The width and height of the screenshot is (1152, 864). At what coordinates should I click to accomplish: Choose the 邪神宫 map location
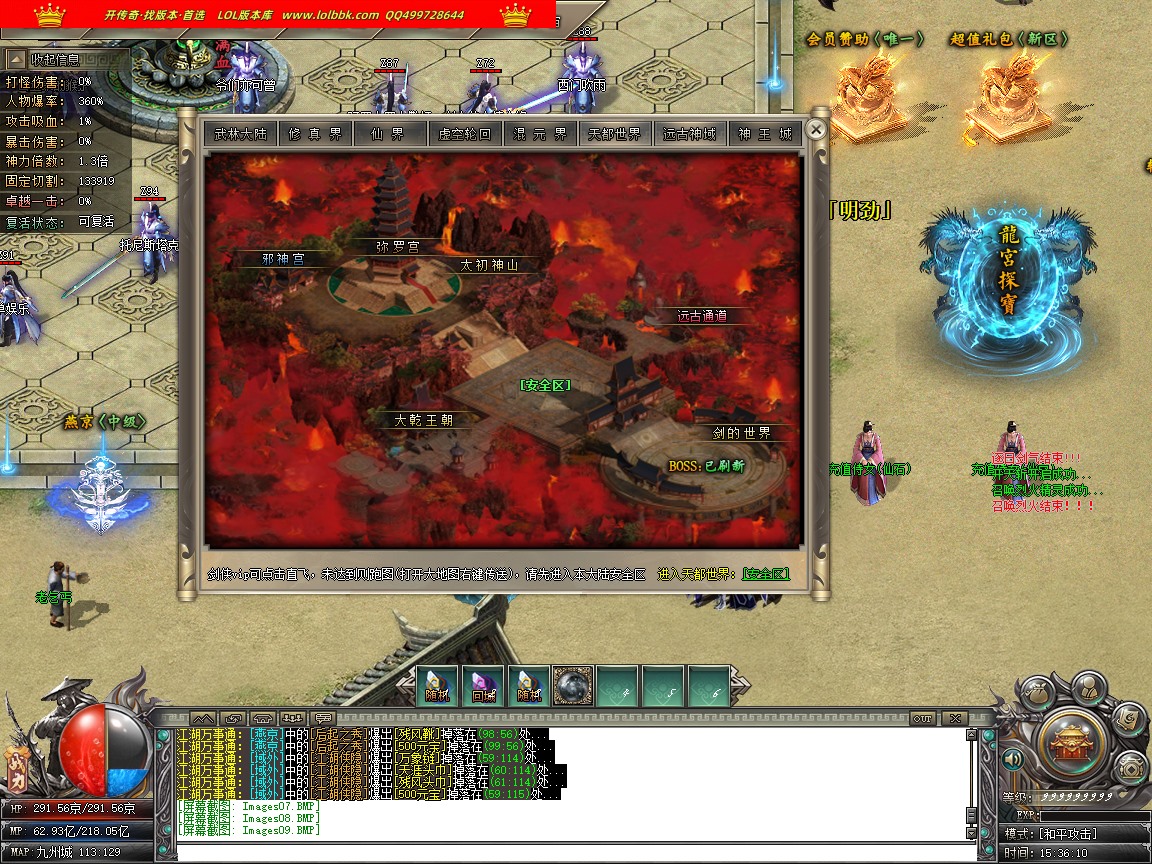pos(283,259)
